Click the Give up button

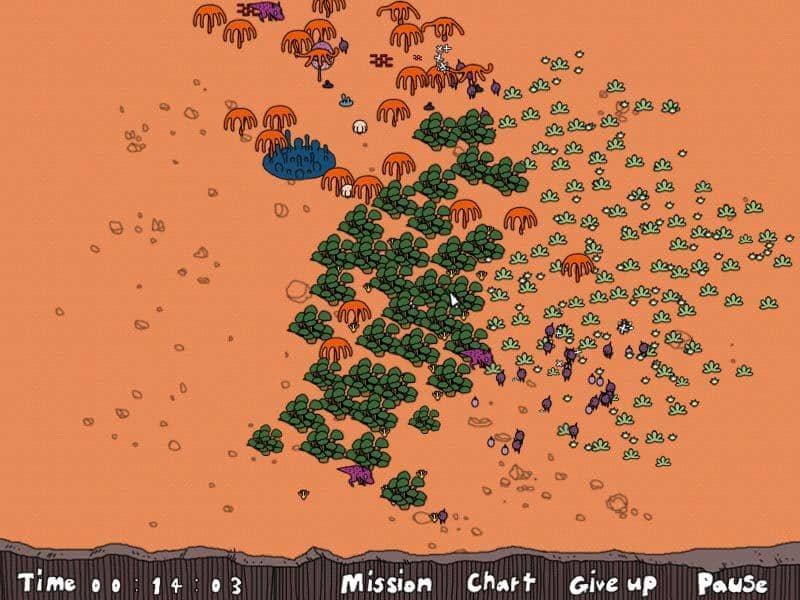613,583
